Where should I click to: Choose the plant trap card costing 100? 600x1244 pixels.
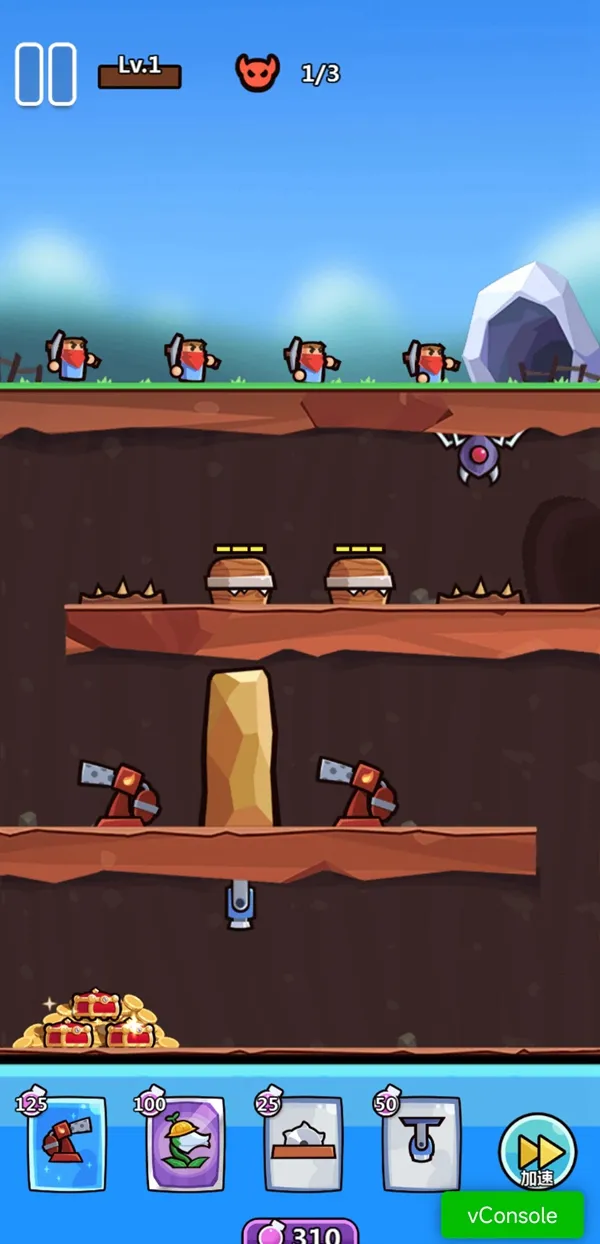[x=186, y=1143]
